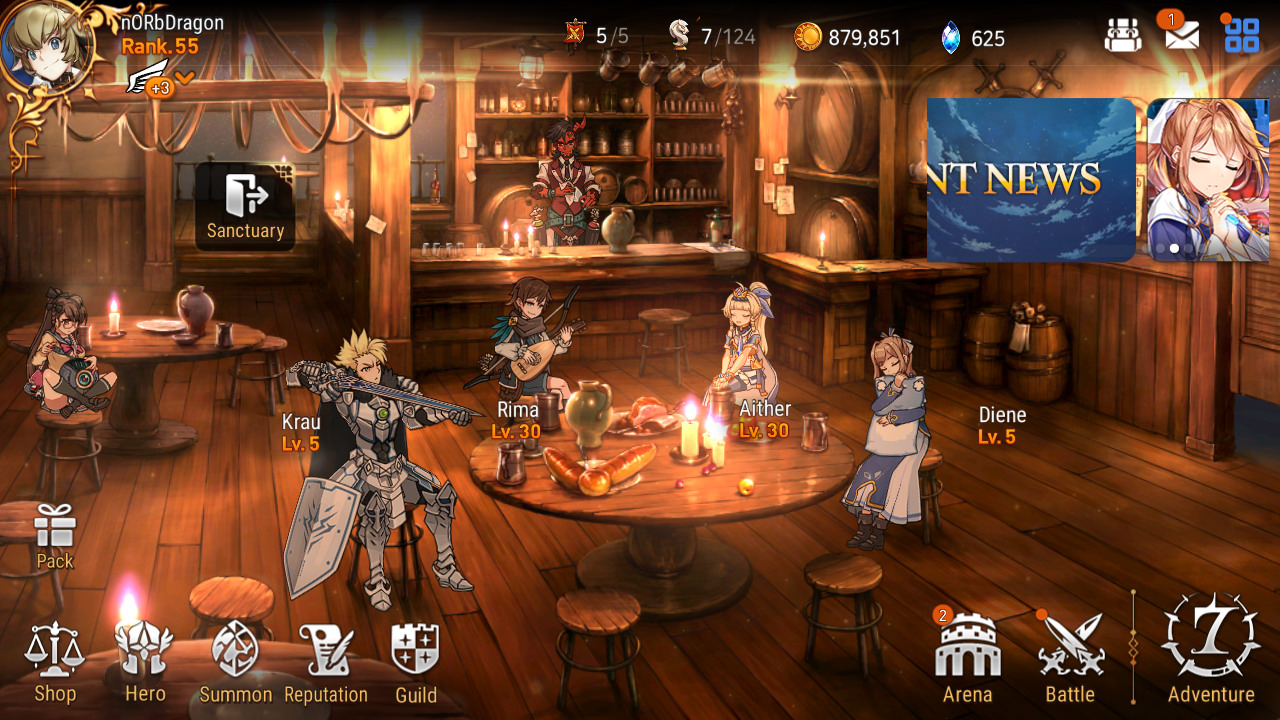Go to the Summon screen
The image size is (1280, 720).
pyautogui.click(x=235, y=662)
